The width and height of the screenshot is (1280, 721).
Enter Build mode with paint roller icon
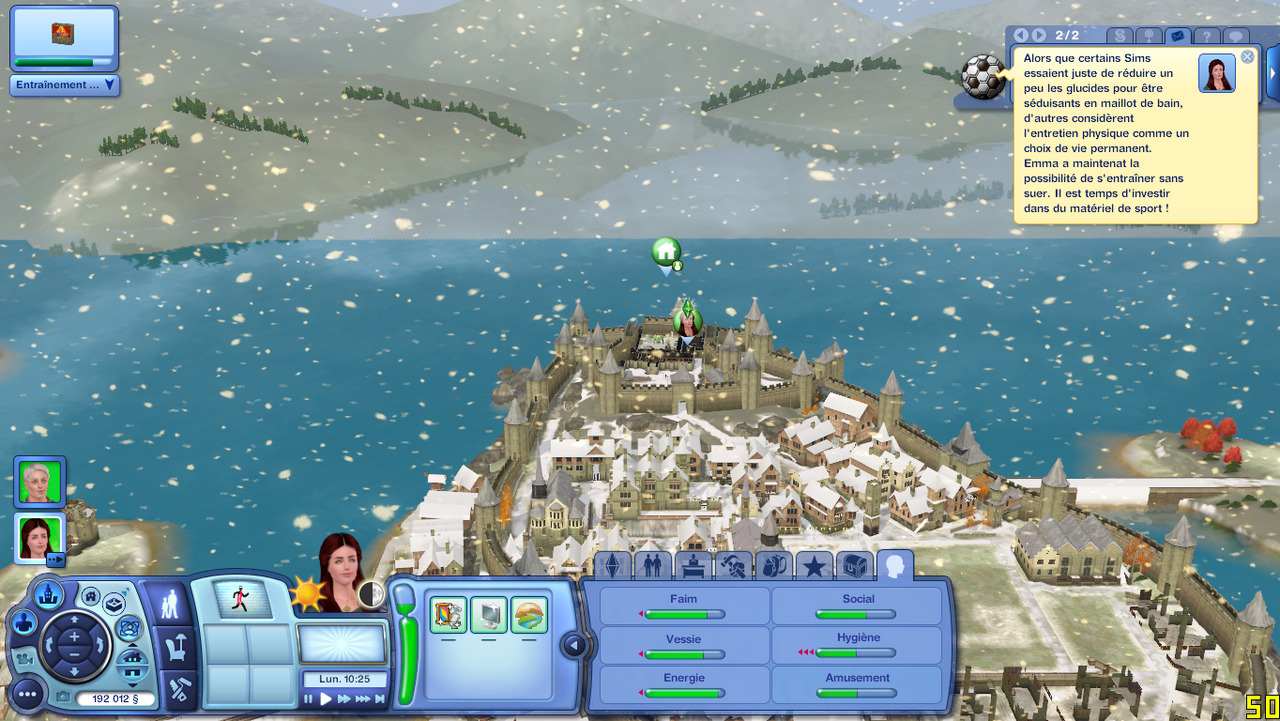click(180, 688)
